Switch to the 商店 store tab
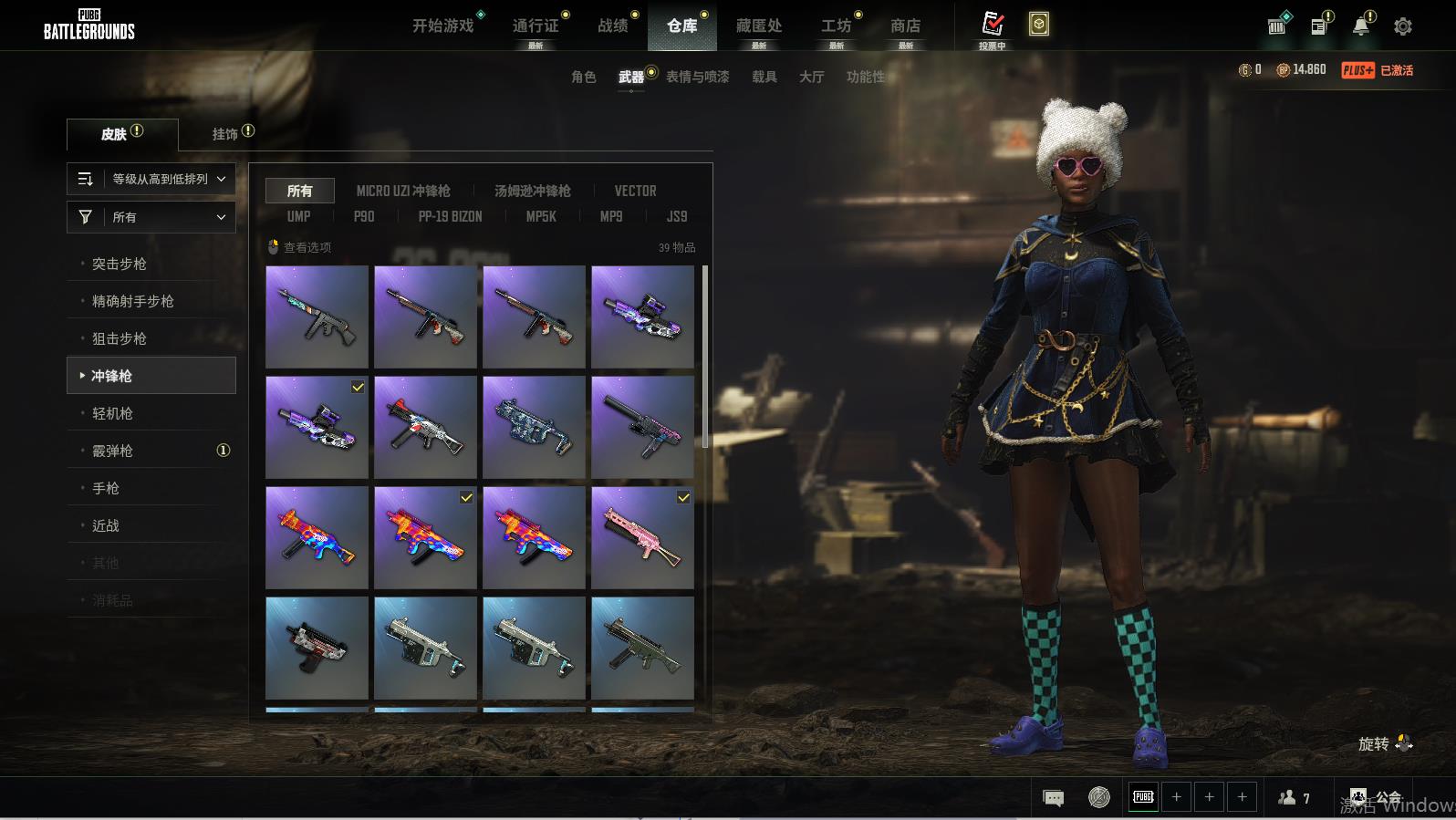 coord(905,26)
